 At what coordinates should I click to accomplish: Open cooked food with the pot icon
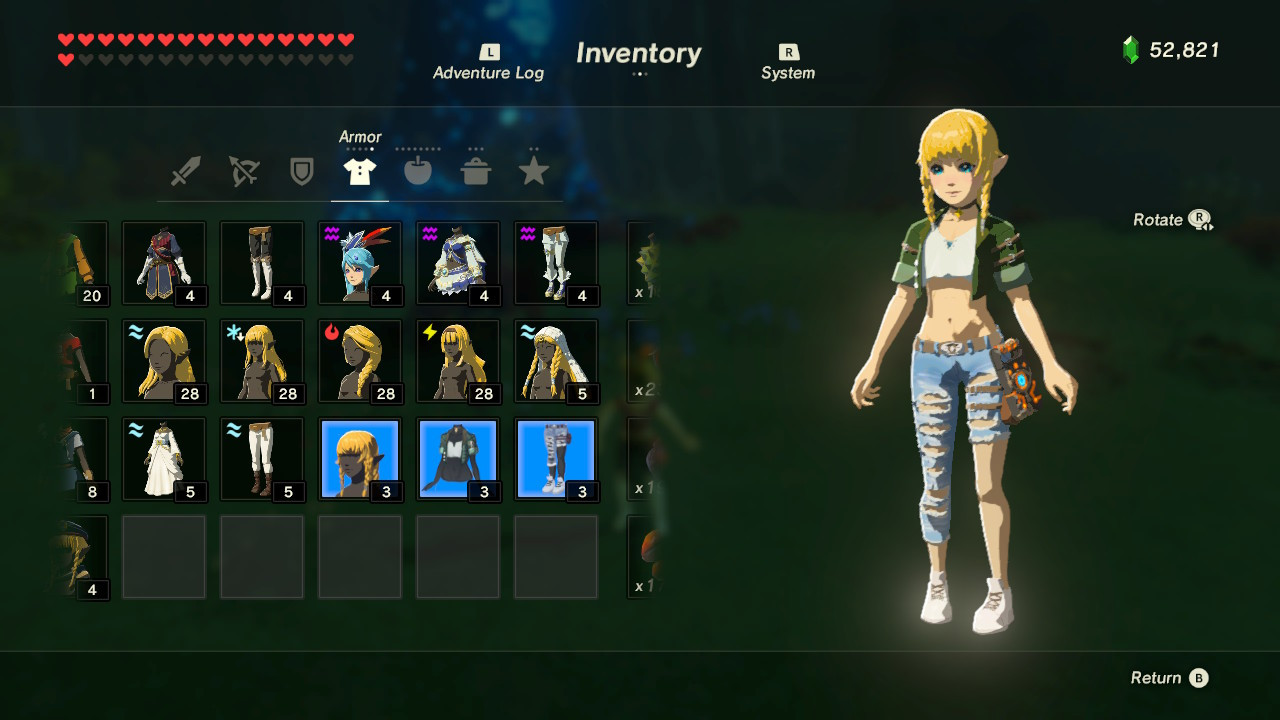pos(476,170)
